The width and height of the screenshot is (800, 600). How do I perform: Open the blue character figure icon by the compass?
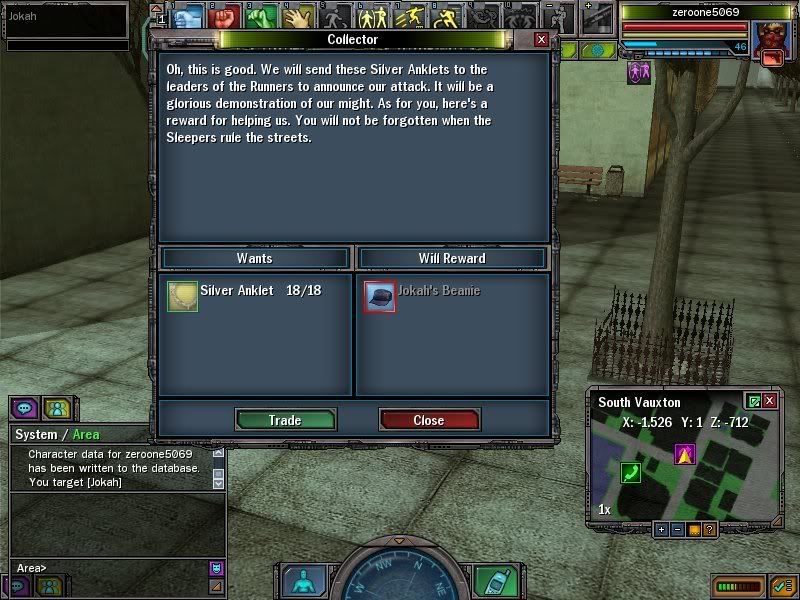pyautogui.click(x=301, y=582)
